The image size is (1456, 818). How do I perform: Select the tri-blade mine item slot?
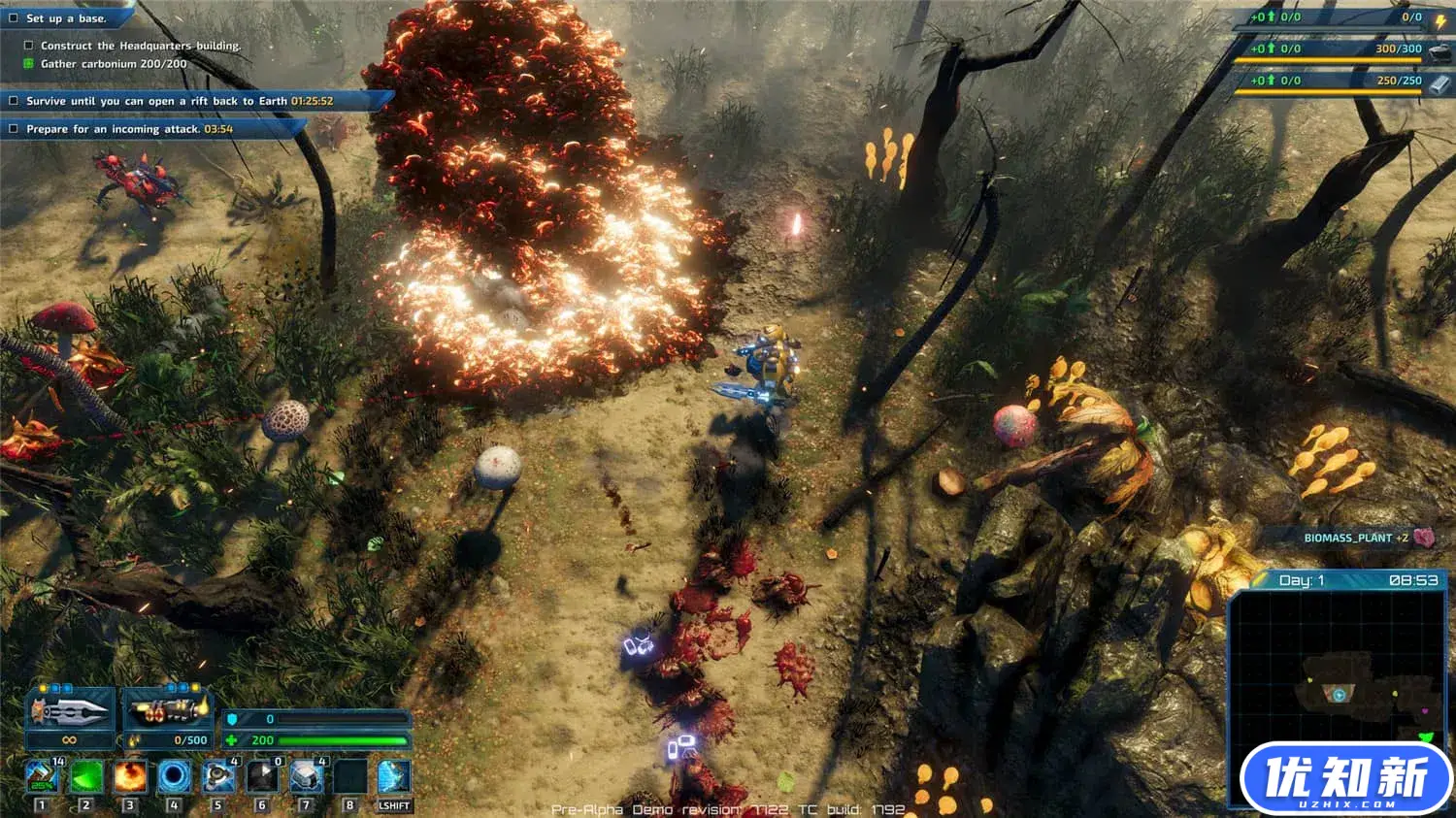(218, 777)
